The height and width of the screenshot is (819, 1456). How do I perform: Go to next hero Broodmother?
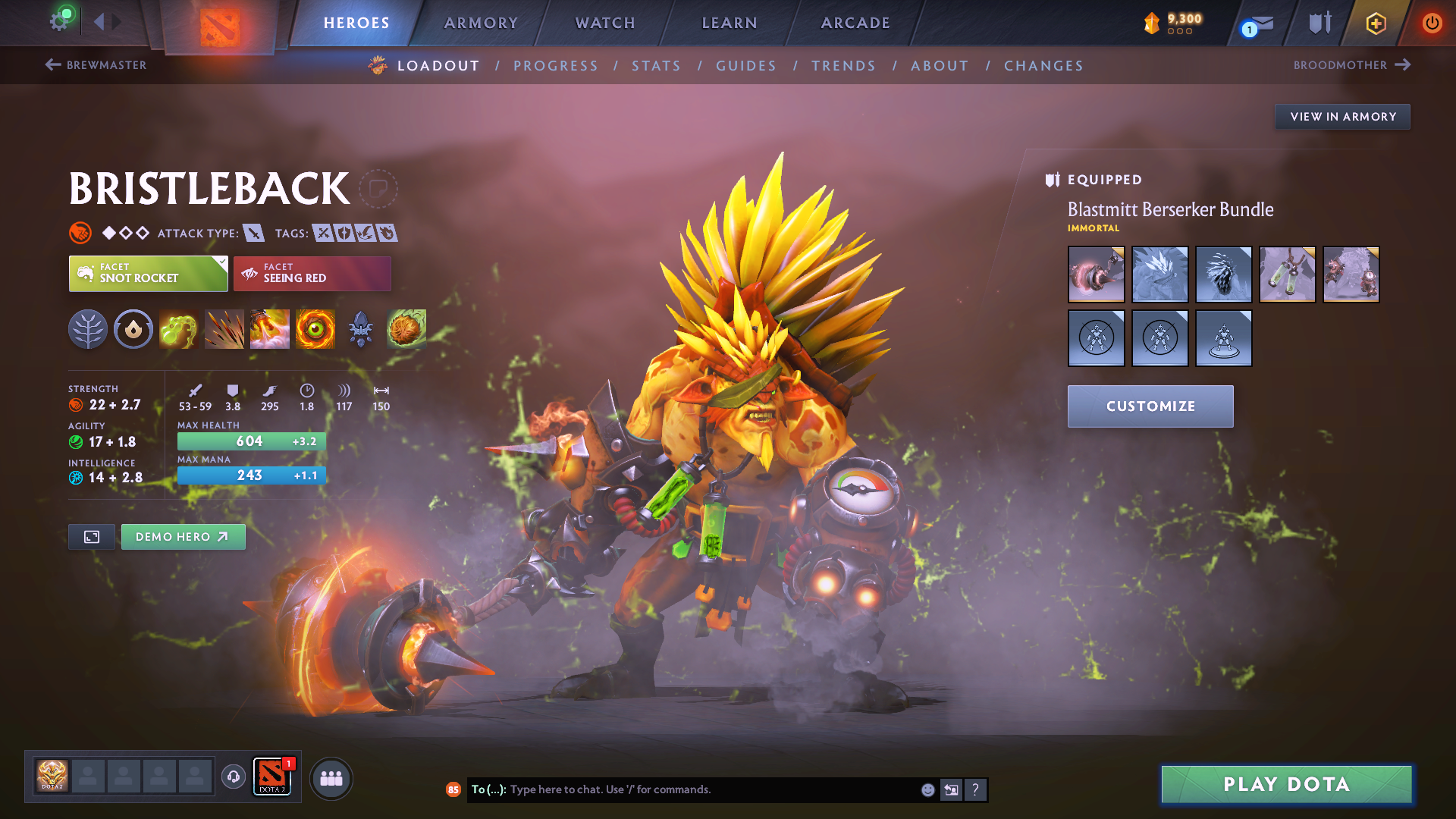tap(1351, 65)
